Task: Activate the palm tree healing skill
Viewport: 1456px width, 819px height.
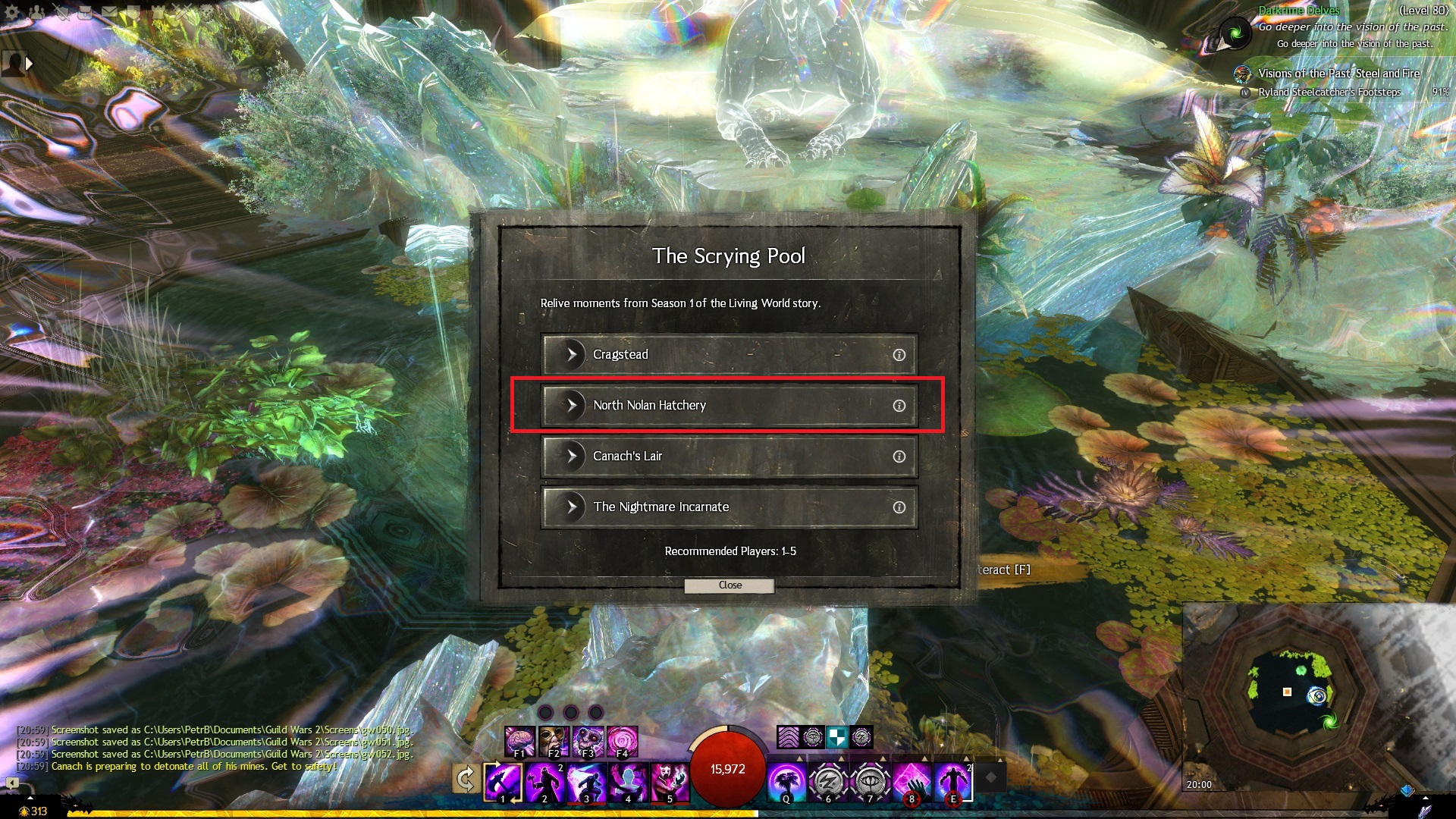Action: (x=786, y=782)
